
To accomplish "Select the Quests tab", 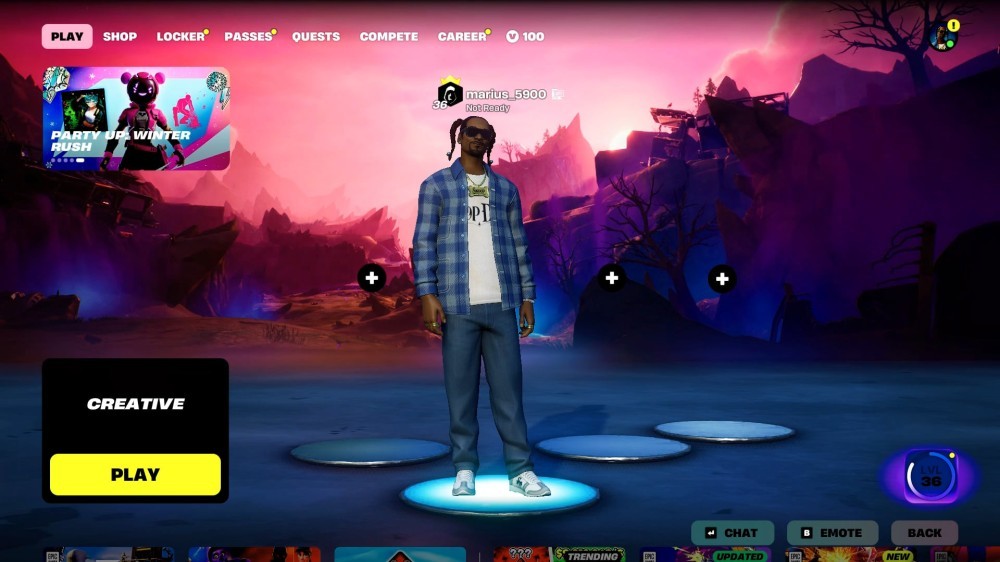I will 316,37.
